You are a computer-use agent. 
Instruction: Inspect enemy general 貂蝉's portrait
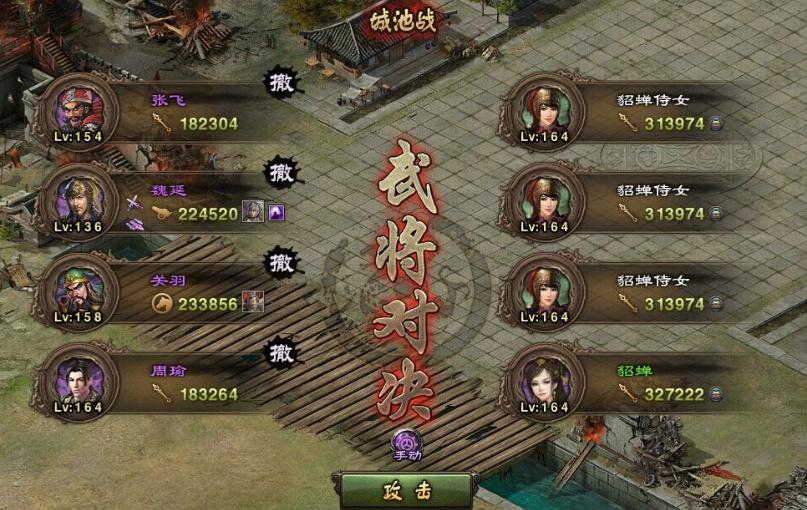pyautogui.click(x=547, y=381)
